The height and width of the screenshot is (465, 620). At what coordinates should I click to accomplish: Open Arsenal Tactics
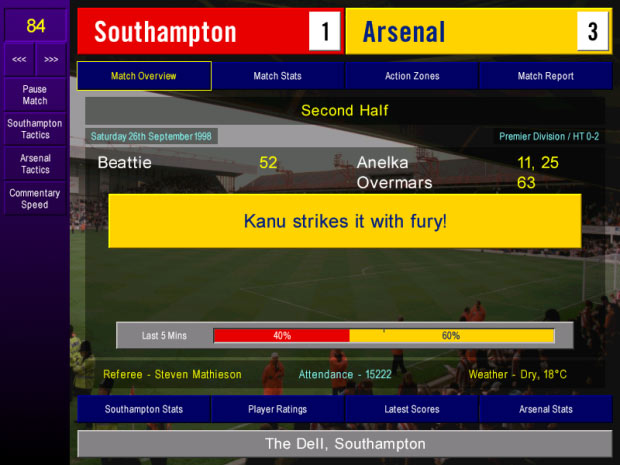click(35, 164)
